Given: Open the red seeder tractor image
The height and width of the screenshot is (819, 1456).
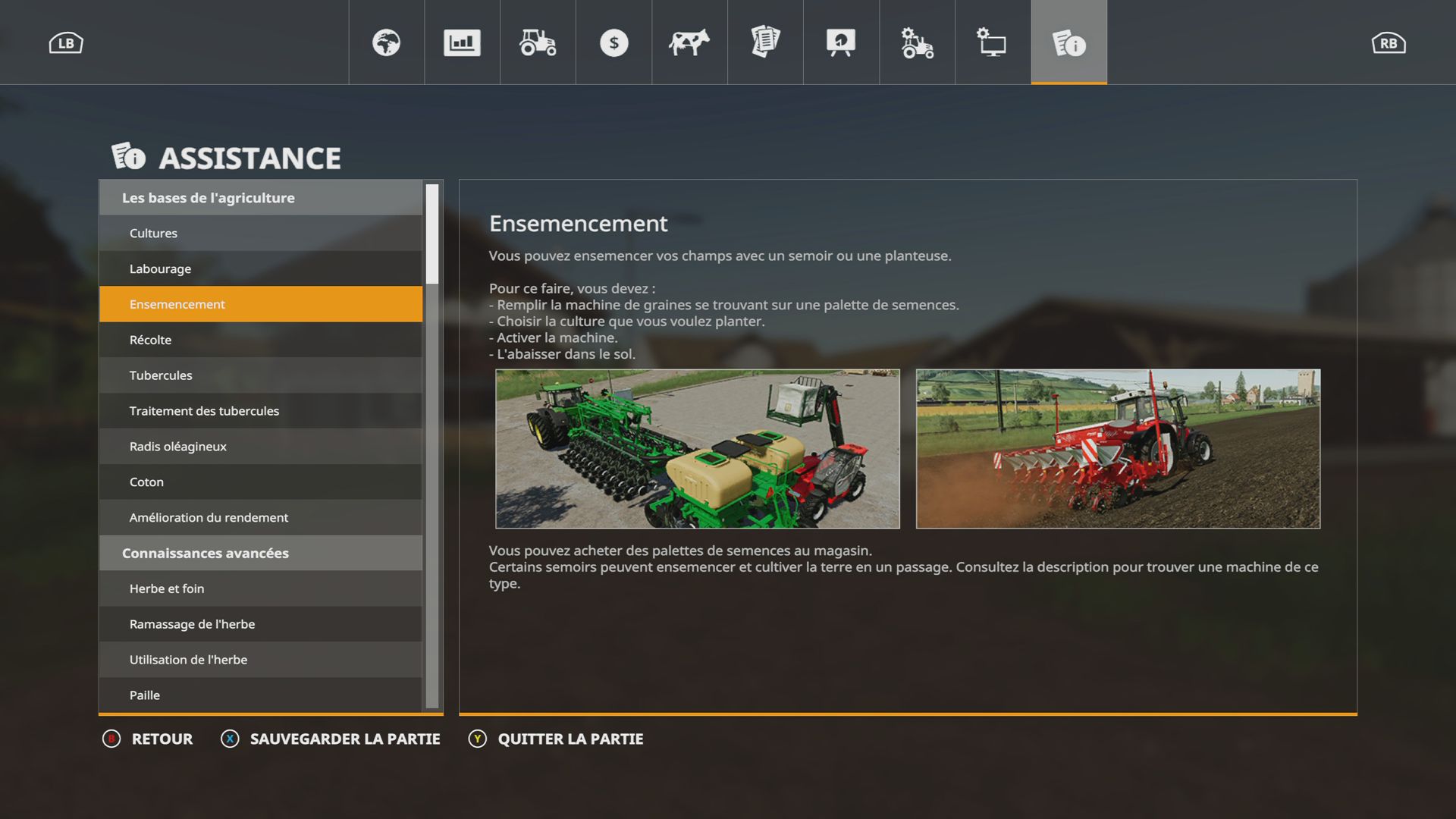Looking at the screenshot, I should tap(1120, 449).
